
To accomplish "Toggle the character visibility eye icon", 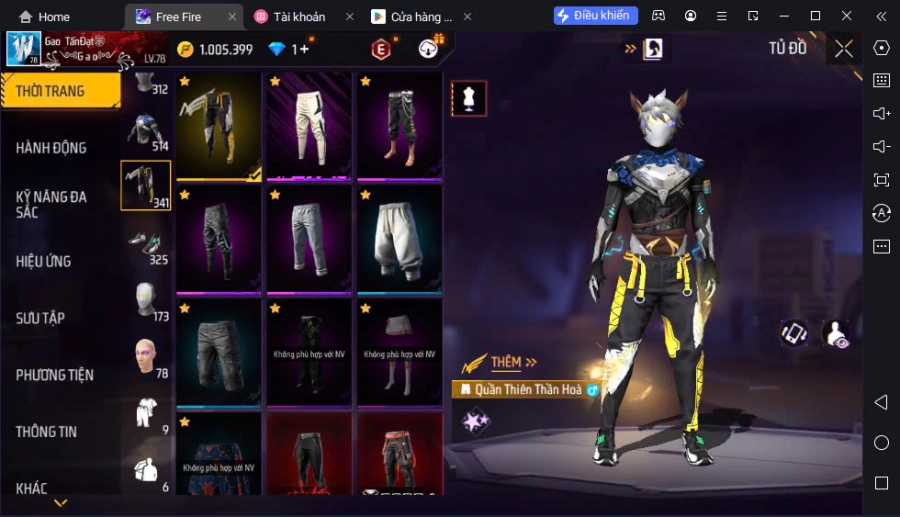I will coord(835,335).
